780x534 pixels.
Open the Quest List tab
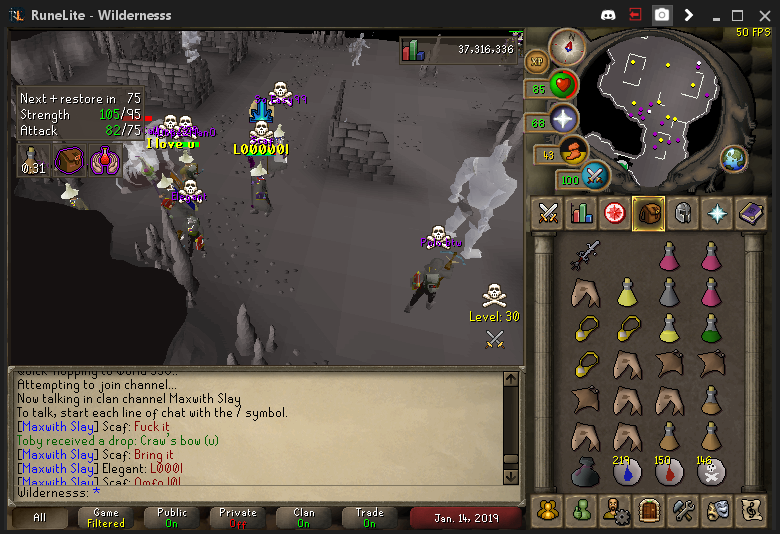click(614, 212)
